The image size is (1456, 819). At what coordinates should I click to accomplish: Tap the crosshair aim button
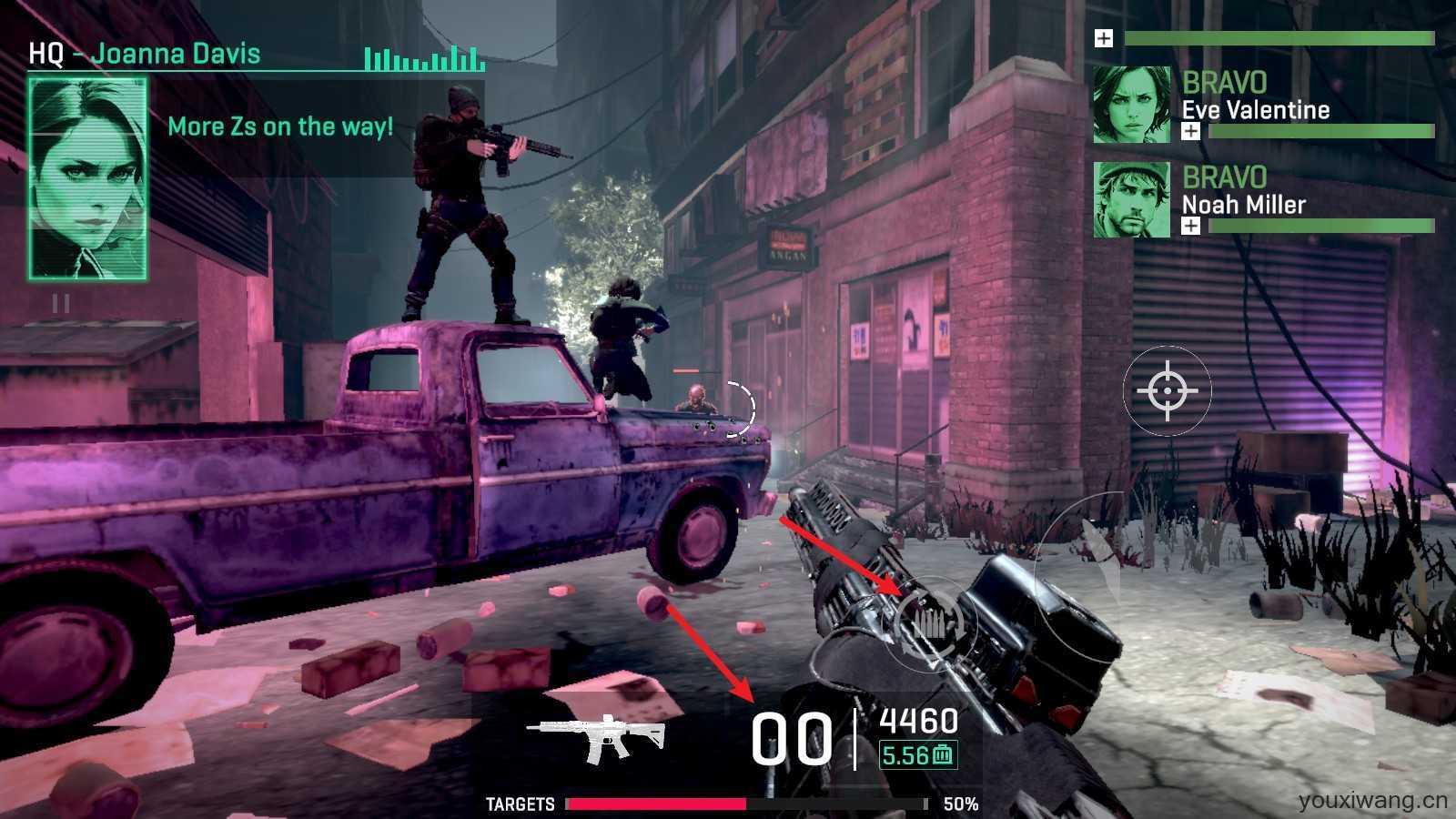pyautogui.click(x=1168, y=391)
